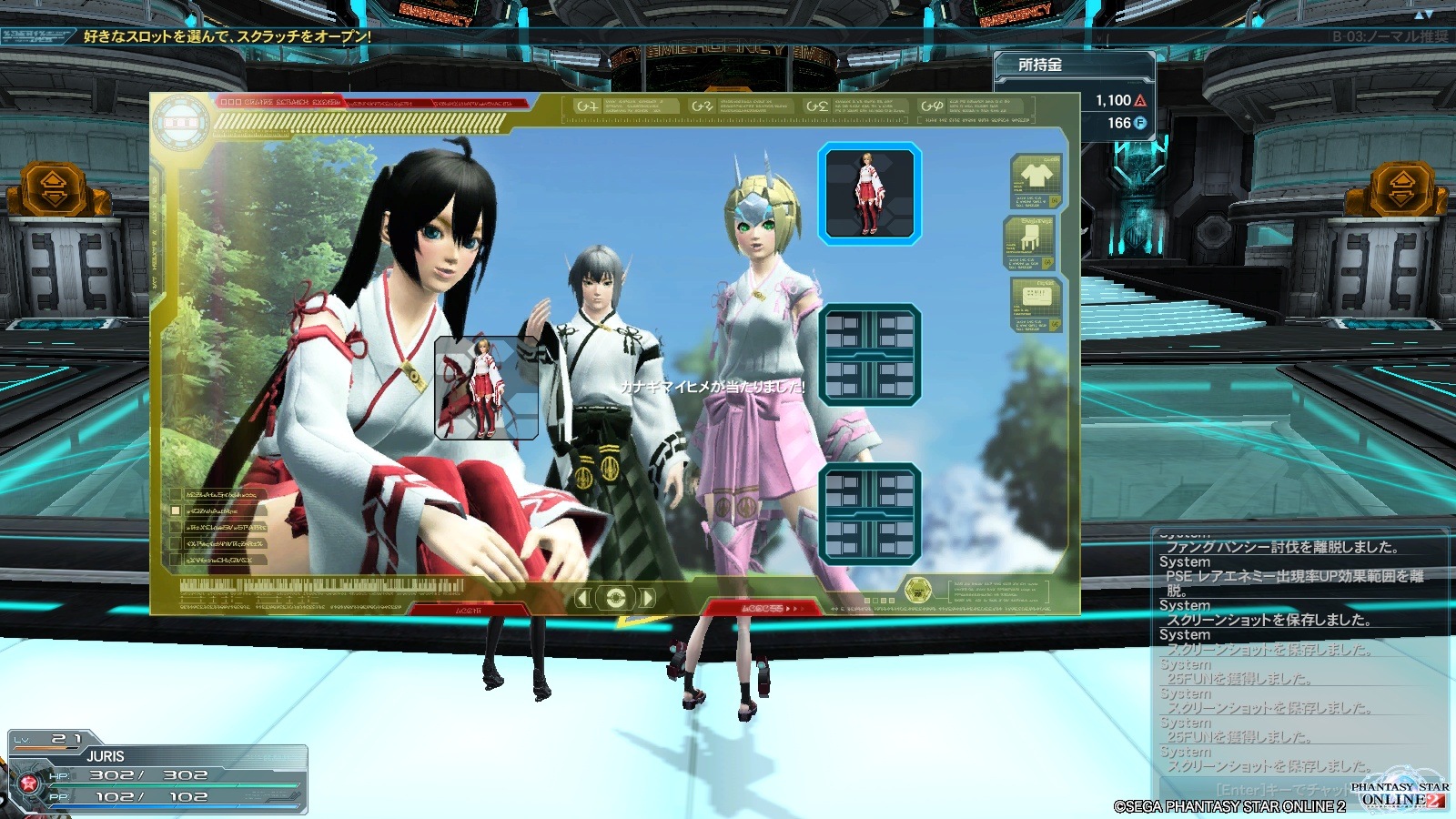
Task: Select the revealed miko outfit scratch slot
Action: click(x=869, y=194)
